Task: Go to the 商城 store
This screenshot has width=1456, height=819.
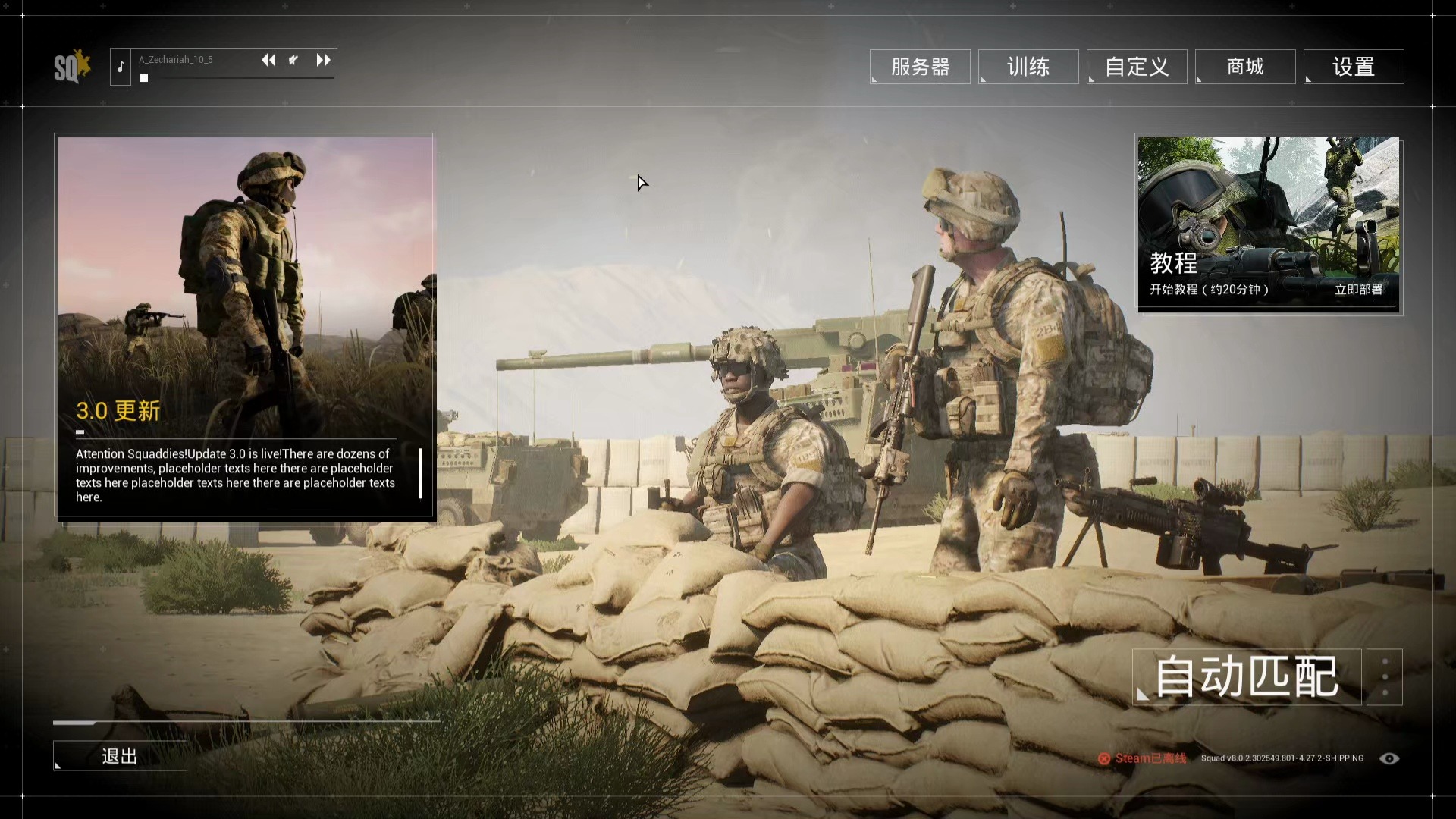Action: (1244, 67)
